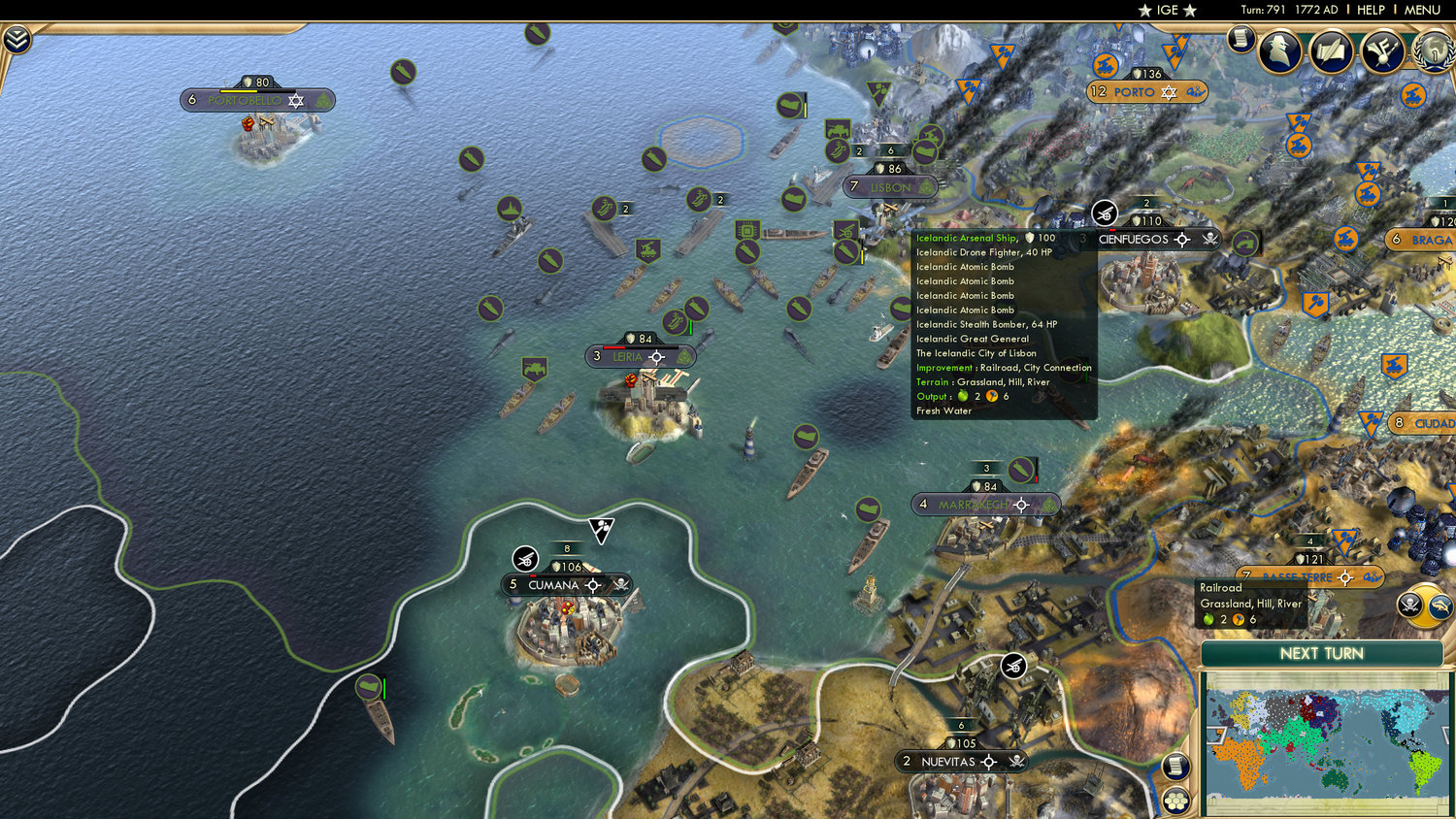Click the pirate flag icon beside Basse-Terre

tap(1409, 605)
